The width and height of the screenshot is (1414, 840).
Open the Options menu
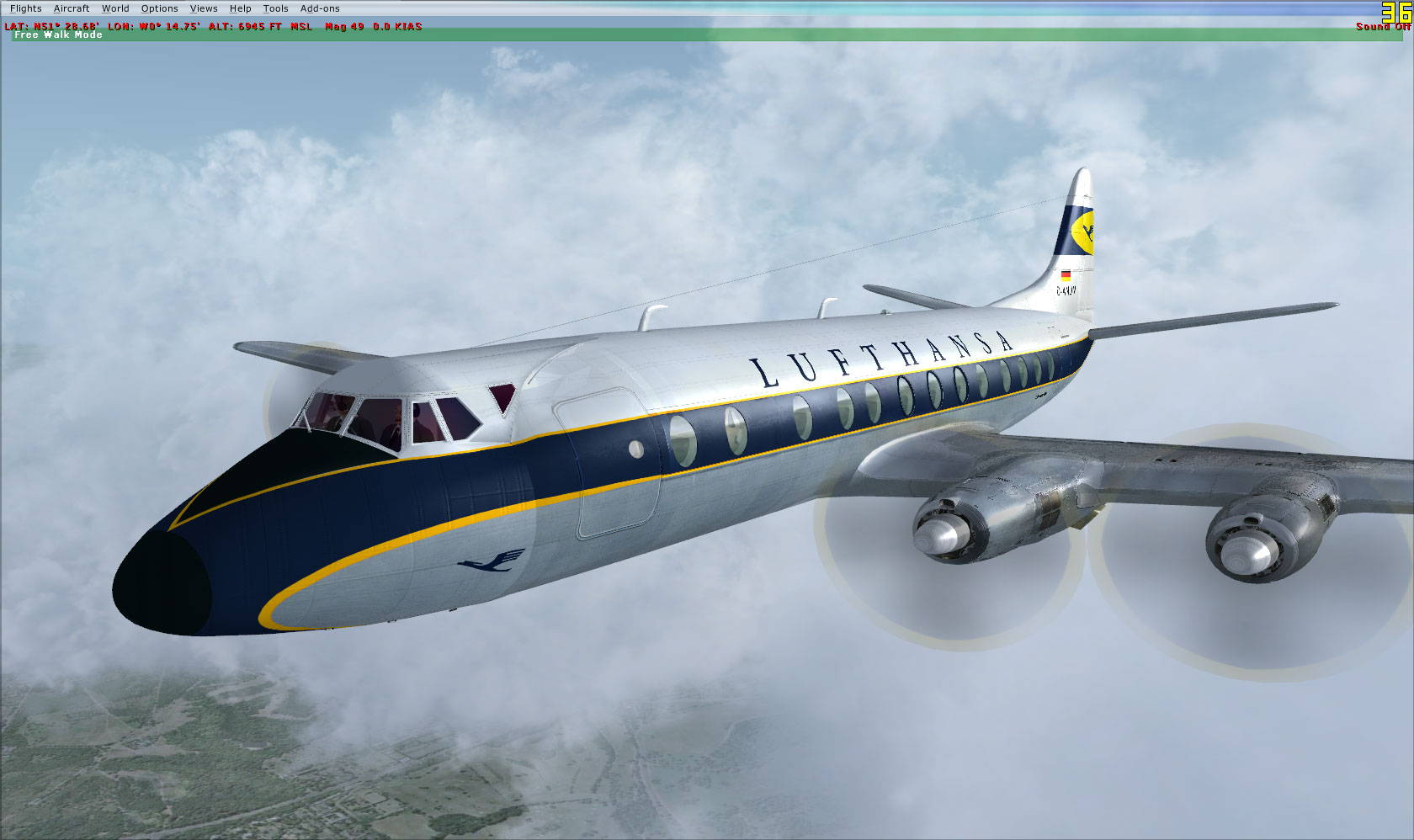[x=159, y=8]
